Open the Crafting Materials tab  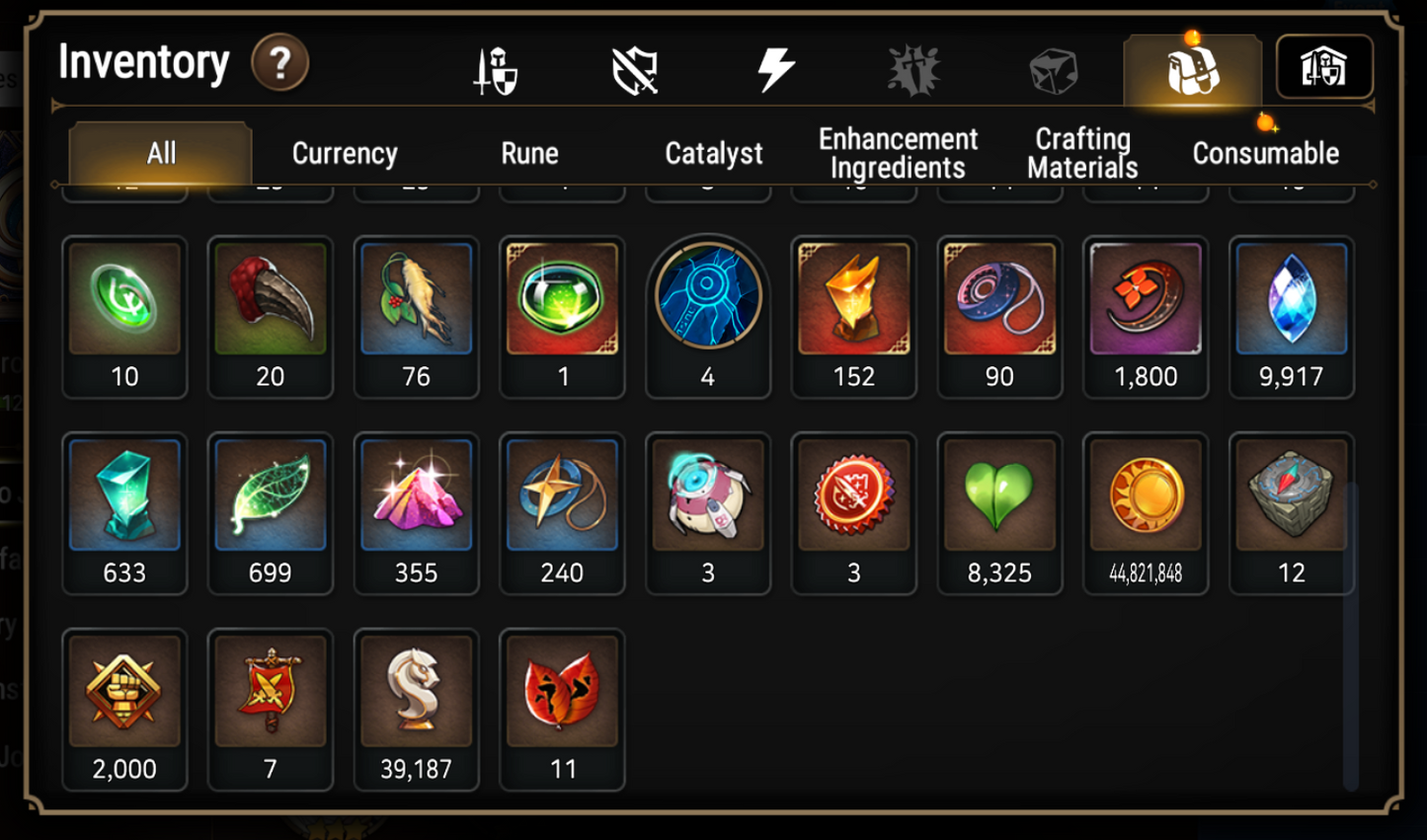[1081, 153]
